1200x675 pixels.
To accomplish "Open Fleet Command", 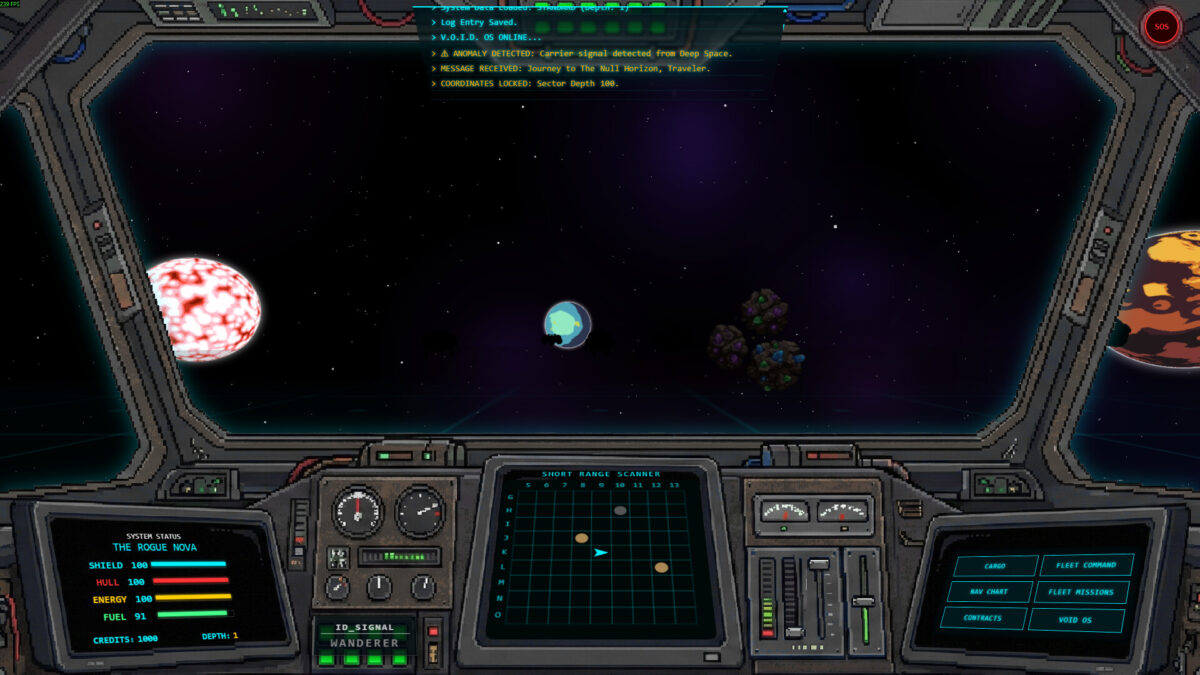I will click(x=1086, y=566).
